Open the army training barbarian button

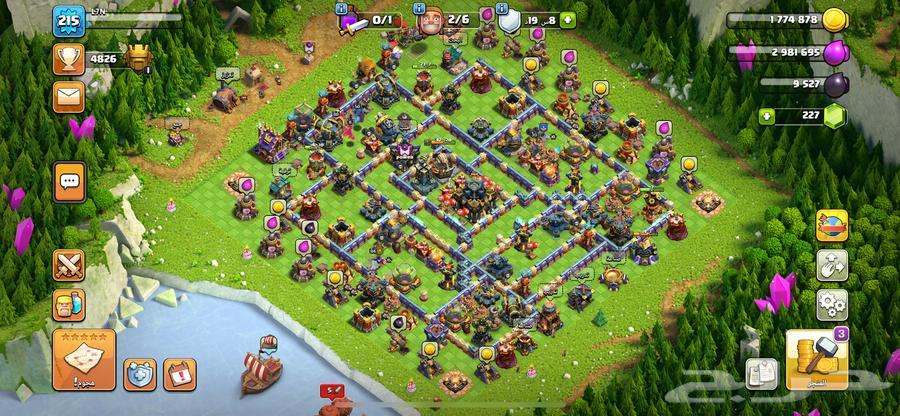69,303
